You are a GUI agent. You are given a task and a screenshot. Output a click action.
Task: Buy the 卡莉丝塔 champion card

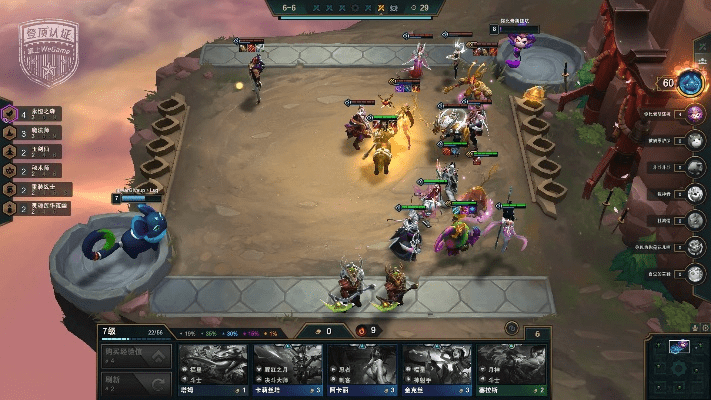pos(287,369)
